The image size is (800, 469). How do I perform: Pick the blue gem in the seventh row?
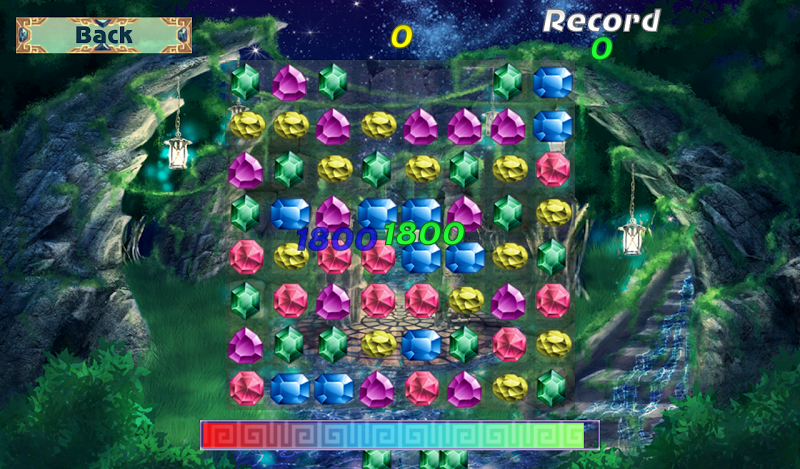[421, 344]
